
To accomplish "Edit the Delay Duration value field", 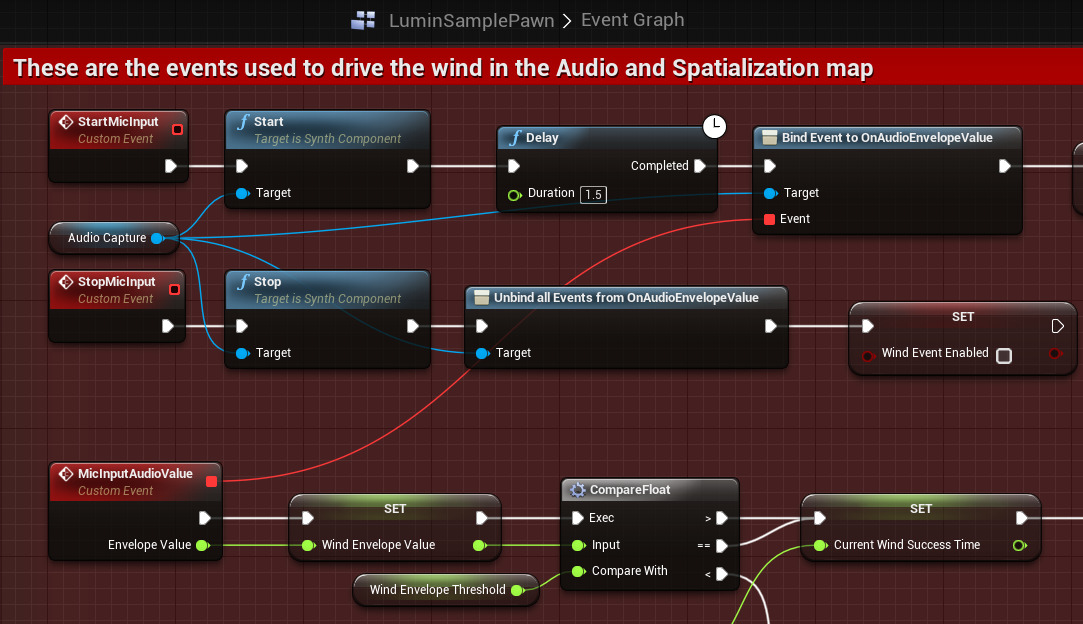I will [594, 194].
